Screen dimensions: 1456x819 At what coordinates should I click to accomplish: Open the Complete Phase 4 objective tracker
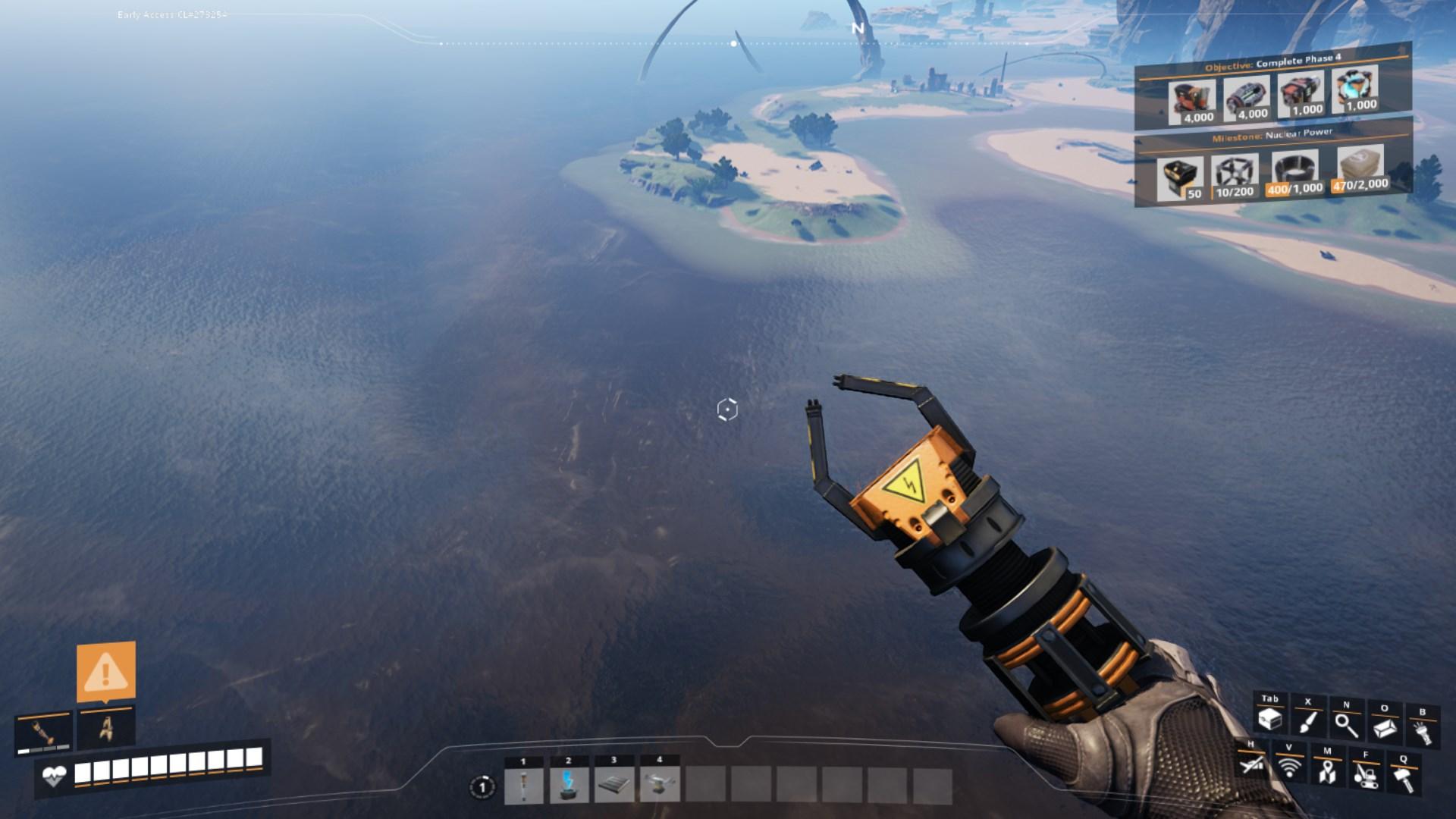click(1272, 62)
